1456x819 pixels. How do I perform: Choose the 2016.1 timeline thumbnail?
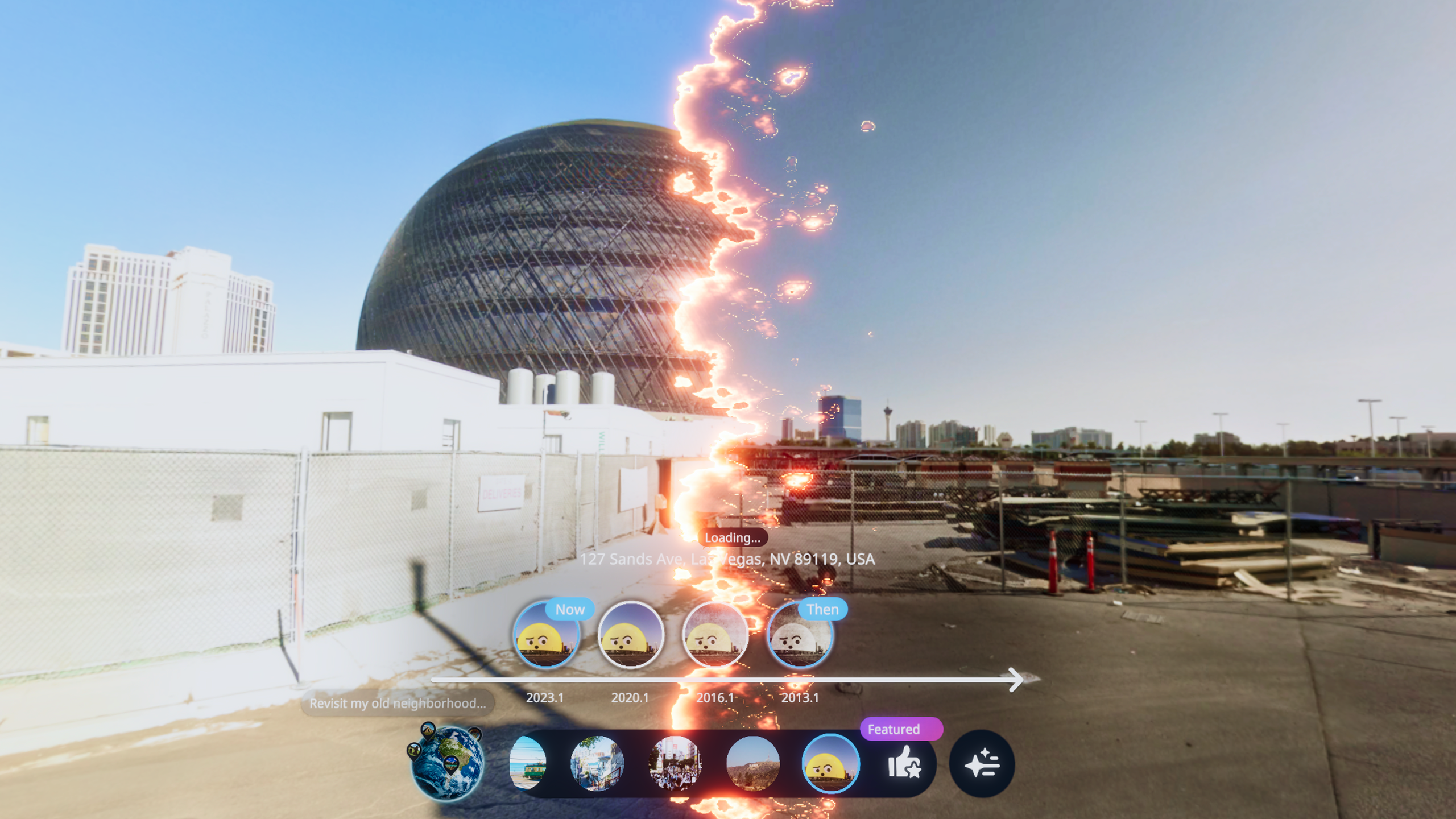point(715,635)
